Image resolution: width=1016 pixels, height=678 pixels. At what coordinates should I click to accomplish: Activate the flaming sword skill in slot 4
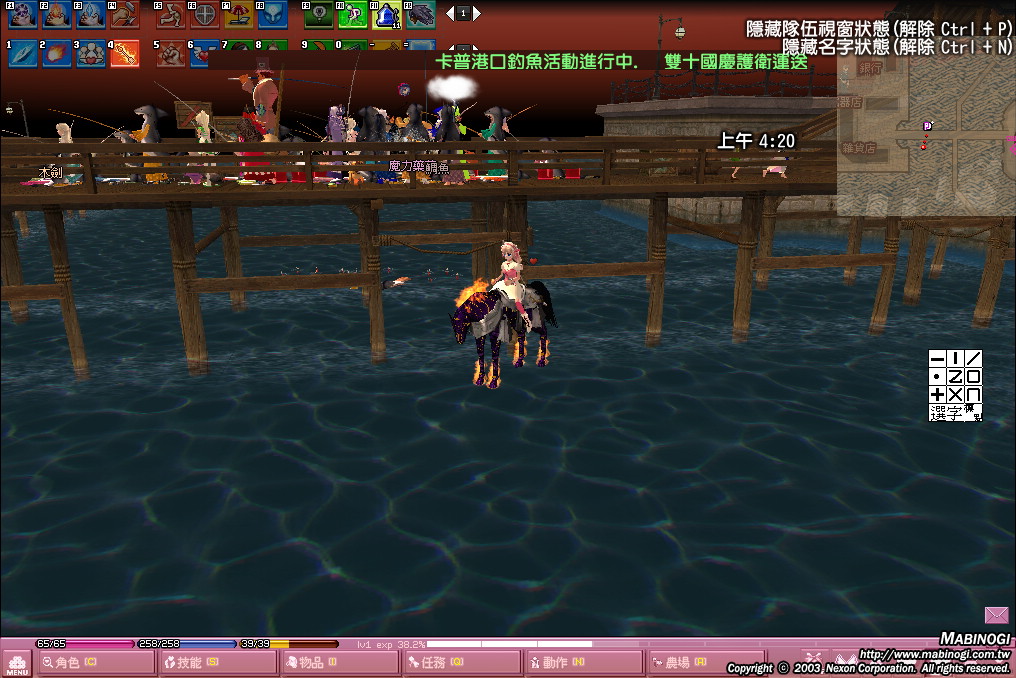coord(124,54)
